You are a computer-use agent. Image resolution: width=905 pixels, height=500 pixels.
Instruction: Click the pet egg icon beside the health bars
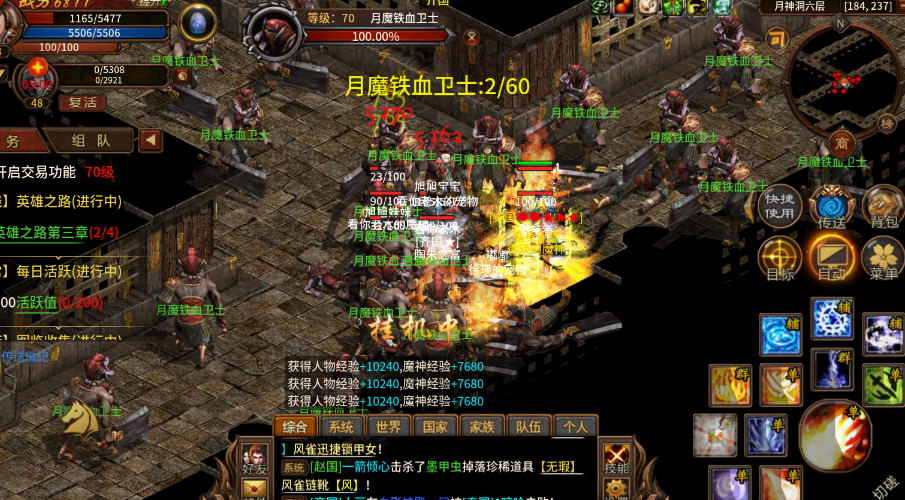click(196, 22)
